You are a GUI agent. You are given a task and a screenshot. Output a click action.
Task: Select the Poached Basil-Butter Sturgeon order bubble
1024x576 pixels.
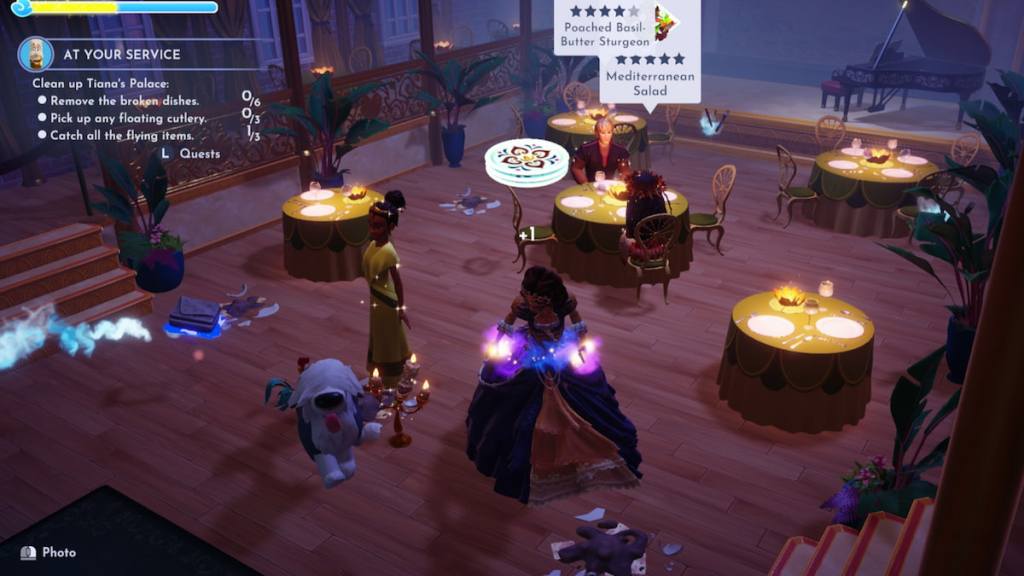(607, 27)
